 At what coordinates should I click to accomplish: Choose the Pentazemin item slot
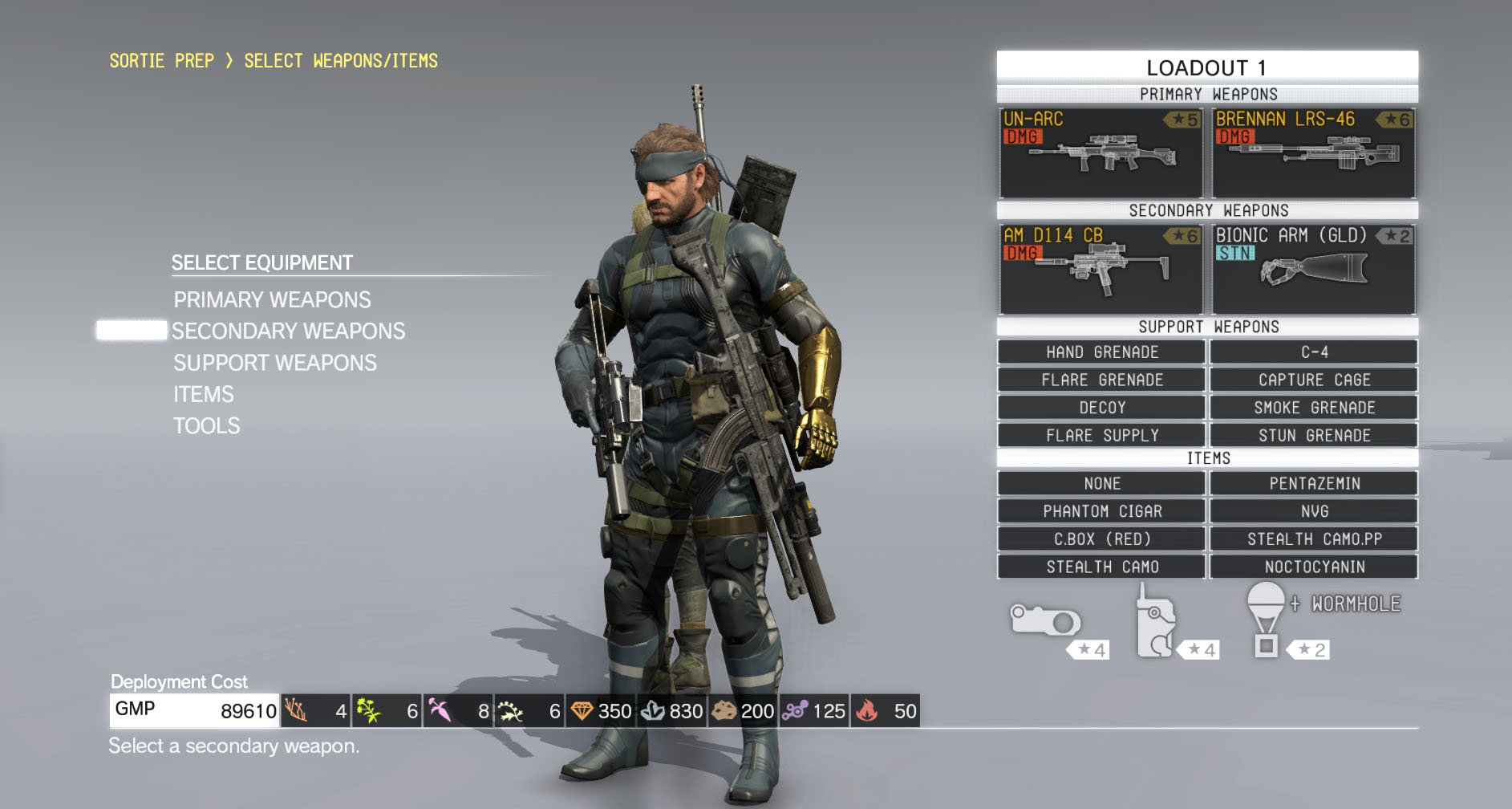[x=1314, y=483]
